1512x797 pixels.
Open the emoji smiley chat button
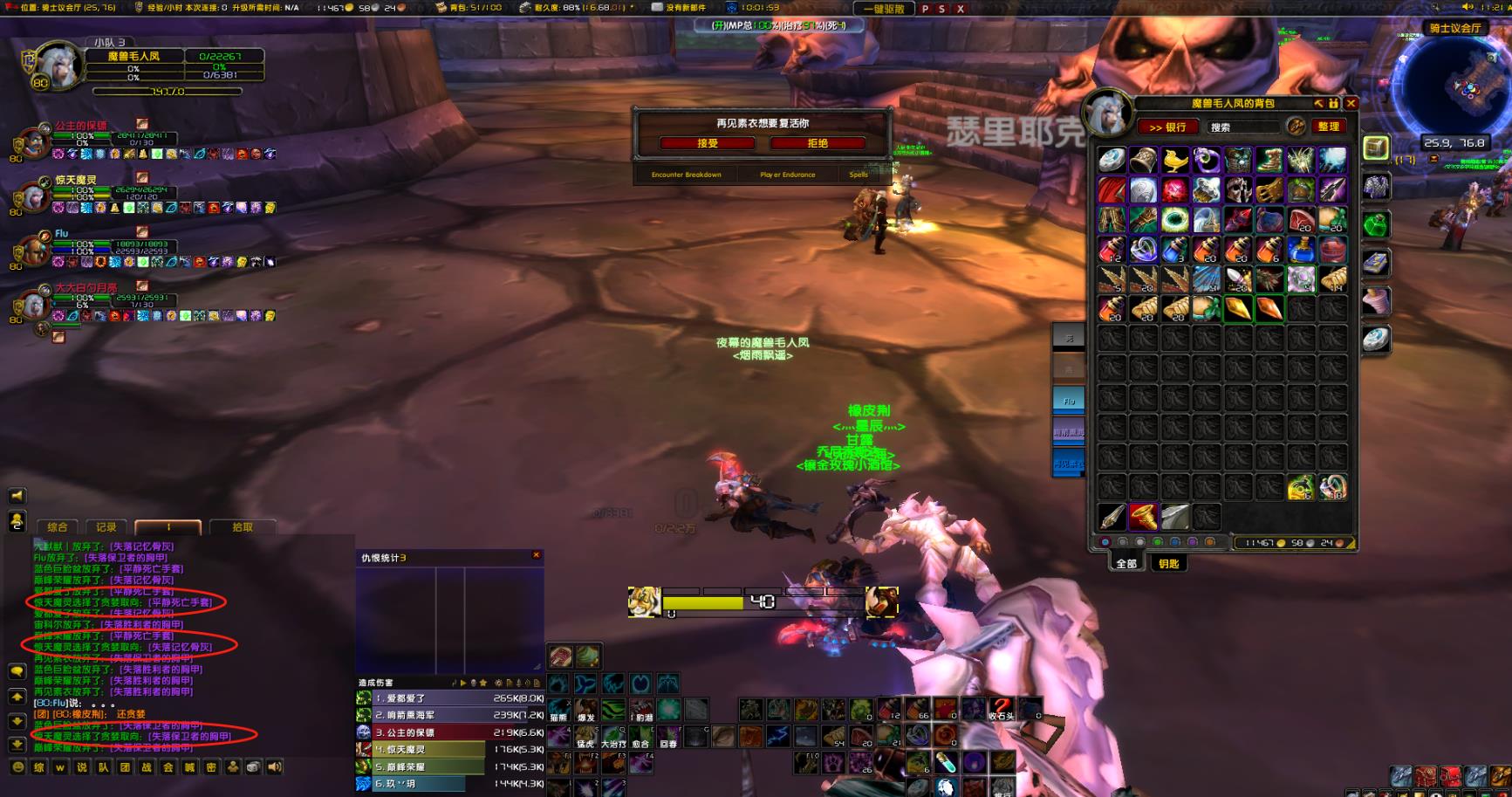tap(17, 767)
